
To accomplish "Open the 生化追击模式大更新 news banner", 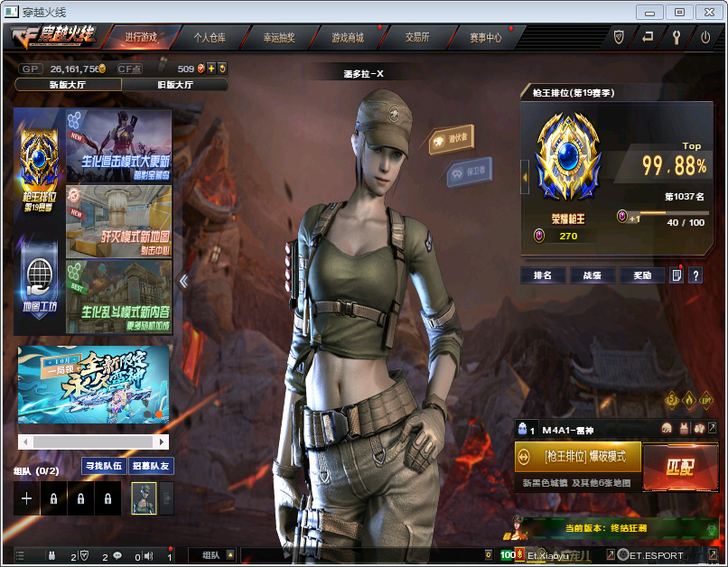I will point(118,145).
